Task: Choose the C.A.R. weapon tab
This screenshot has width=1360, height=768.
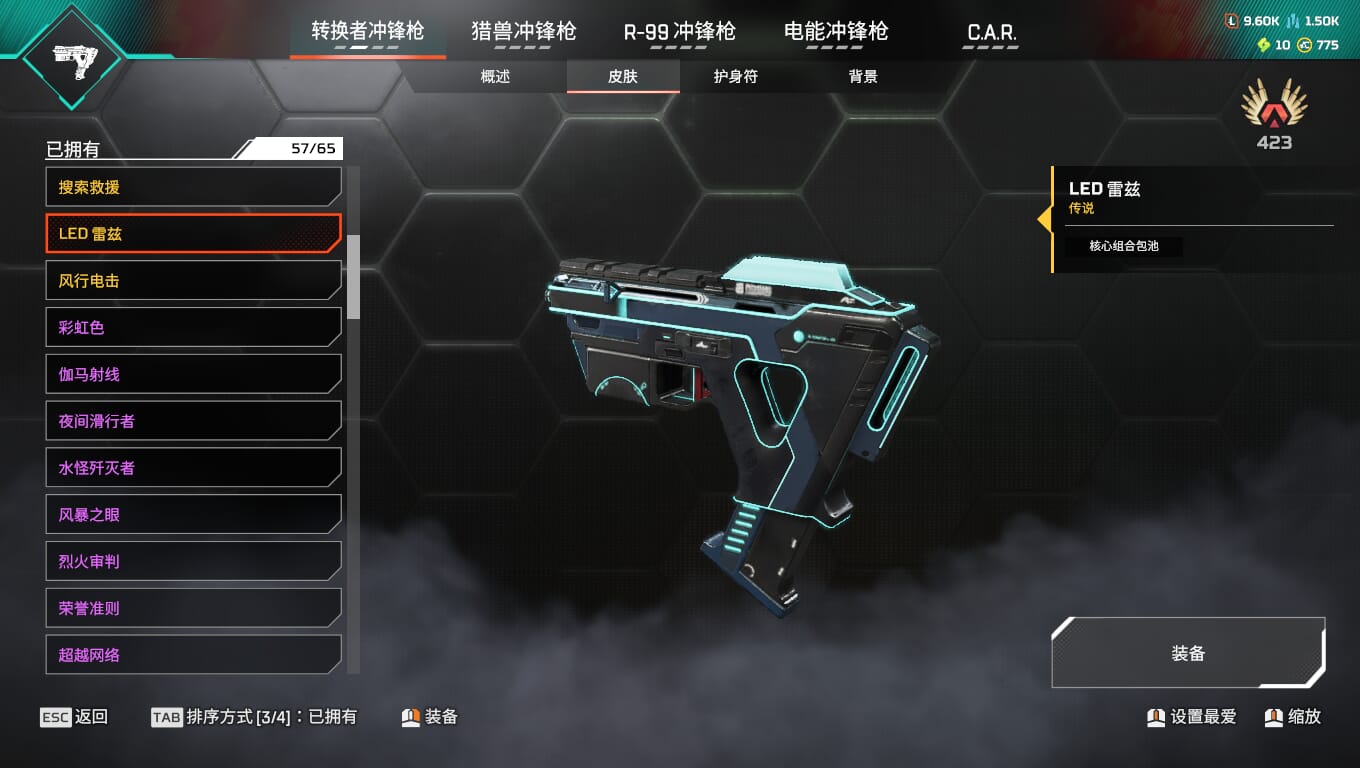Action: 991,33
